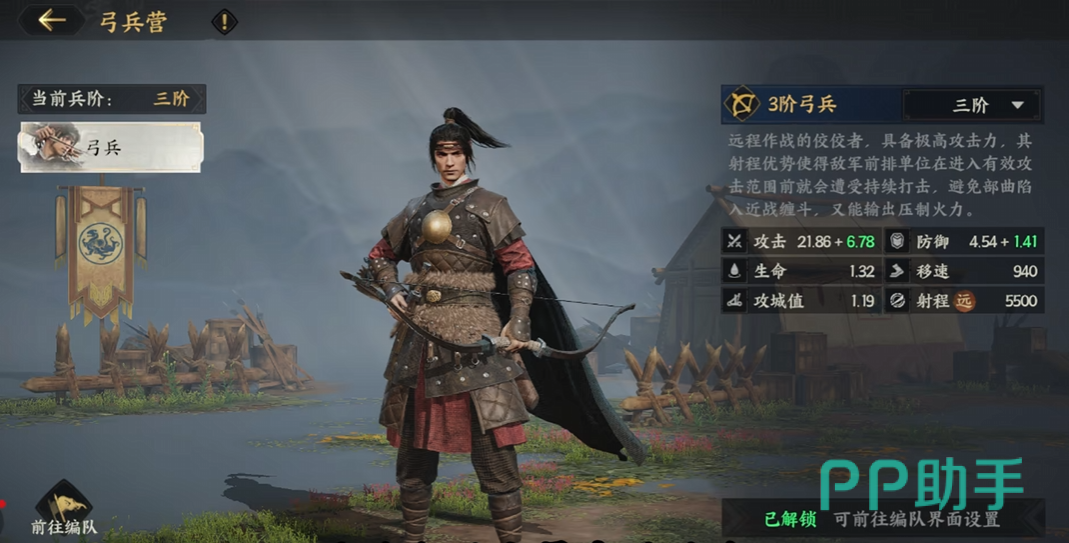Select the 弓兵 archer unit card

pos(111,148)
